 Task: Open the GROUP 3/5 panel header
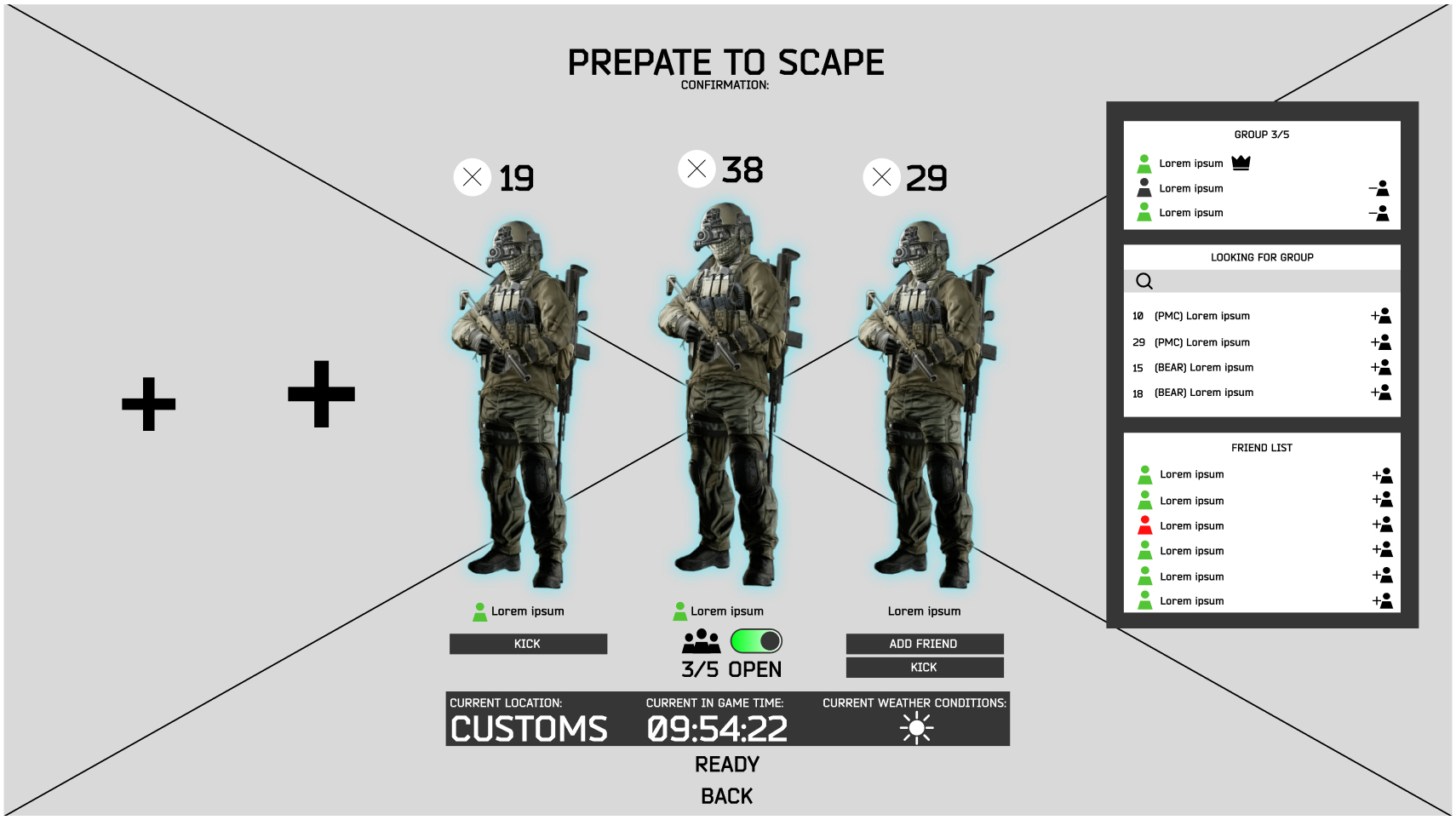click(1261, 134)
